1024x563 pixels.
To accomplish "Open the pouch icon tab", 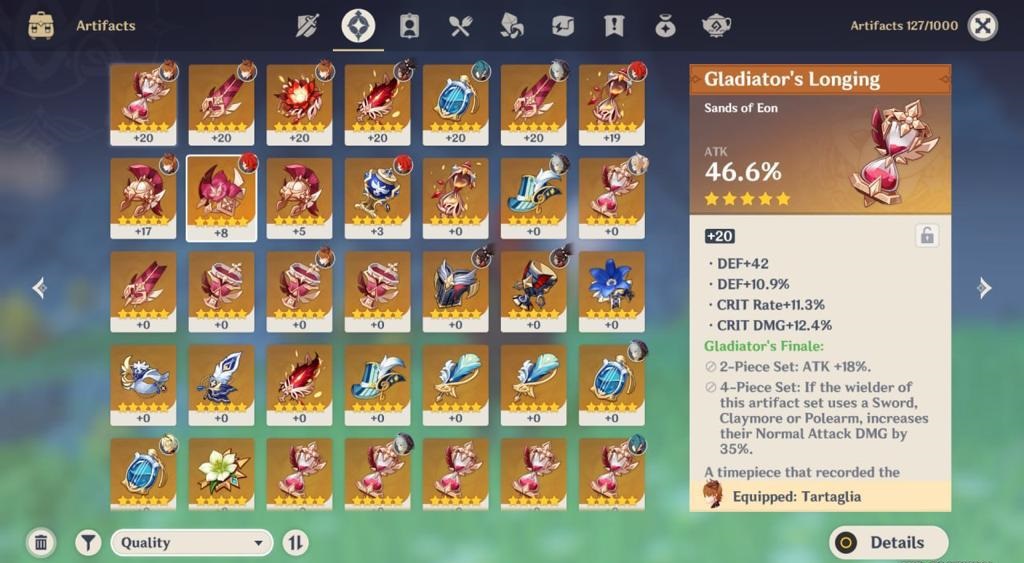I will coord(665,26).
